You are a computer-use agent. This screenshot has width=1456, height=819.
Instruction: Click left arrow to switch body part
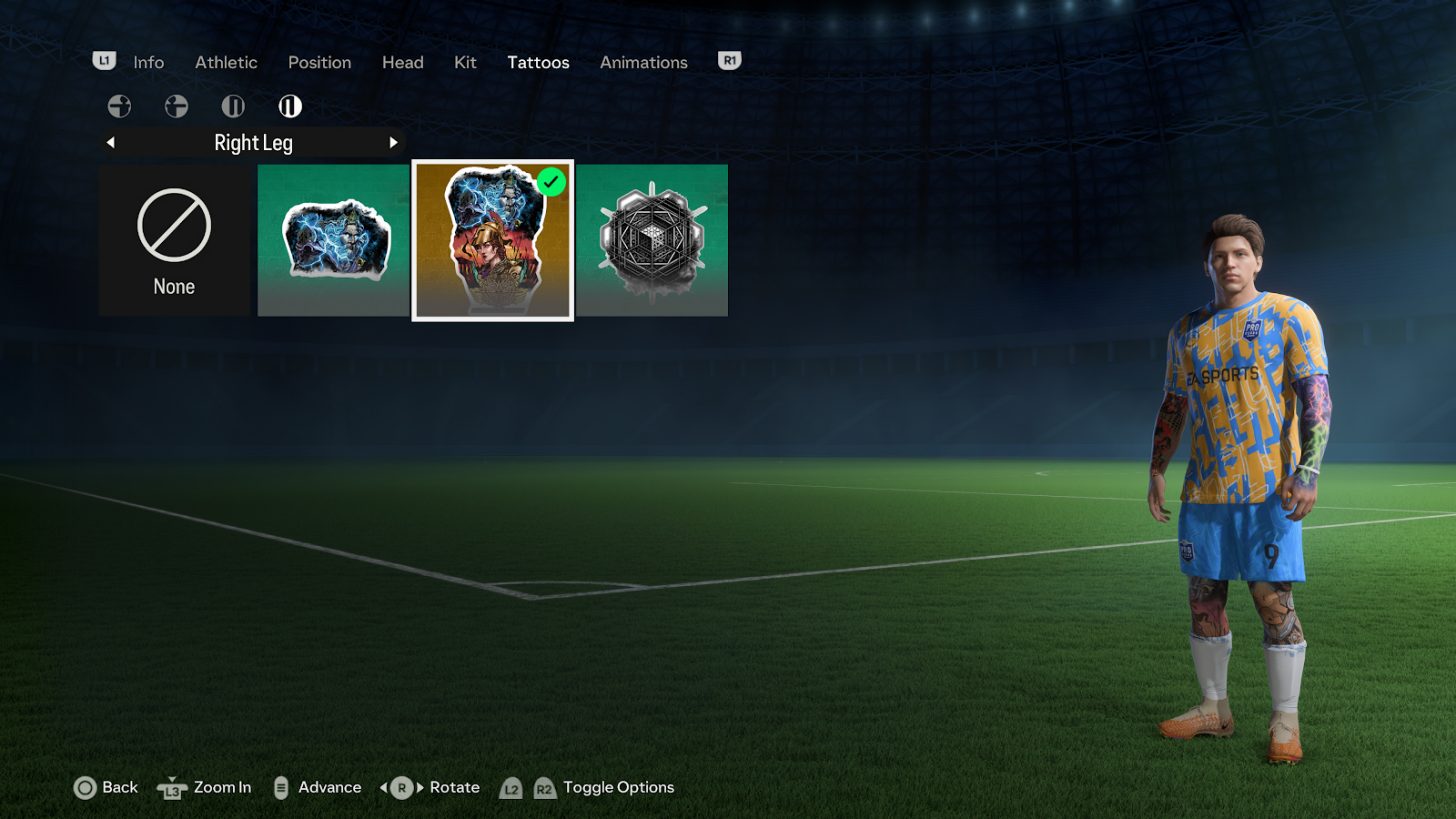[x=110, y=142]
